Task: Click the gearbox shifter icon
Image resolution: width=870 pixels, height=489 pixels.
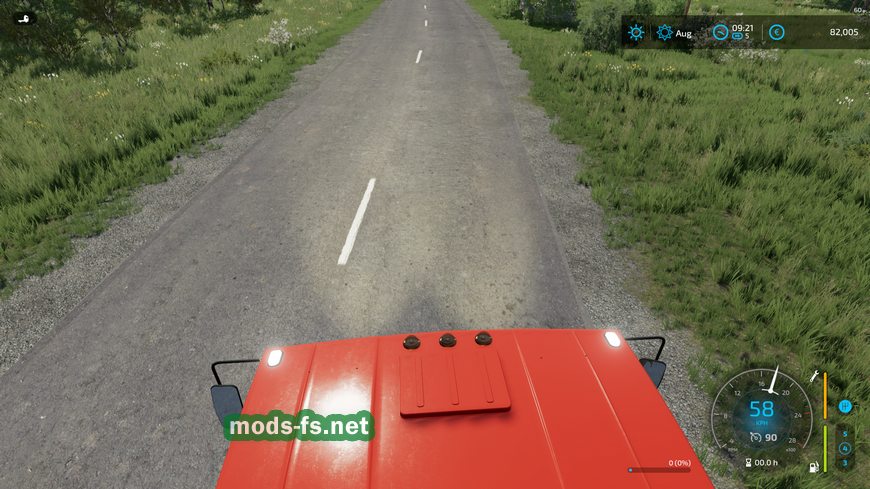Action: point(844,406)
